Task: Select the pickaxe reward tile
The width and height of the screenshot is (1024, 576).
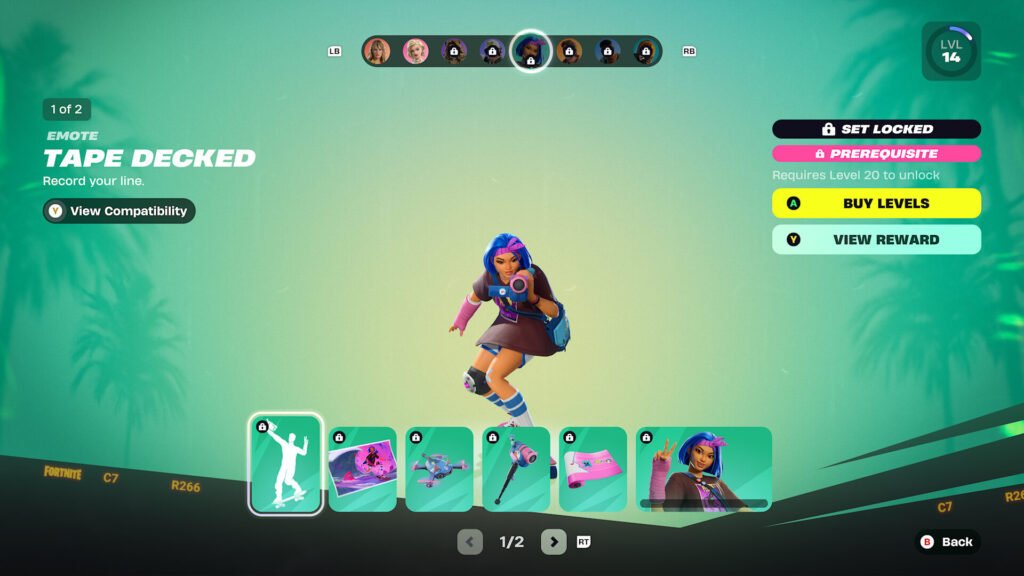Action: point(516,469)
